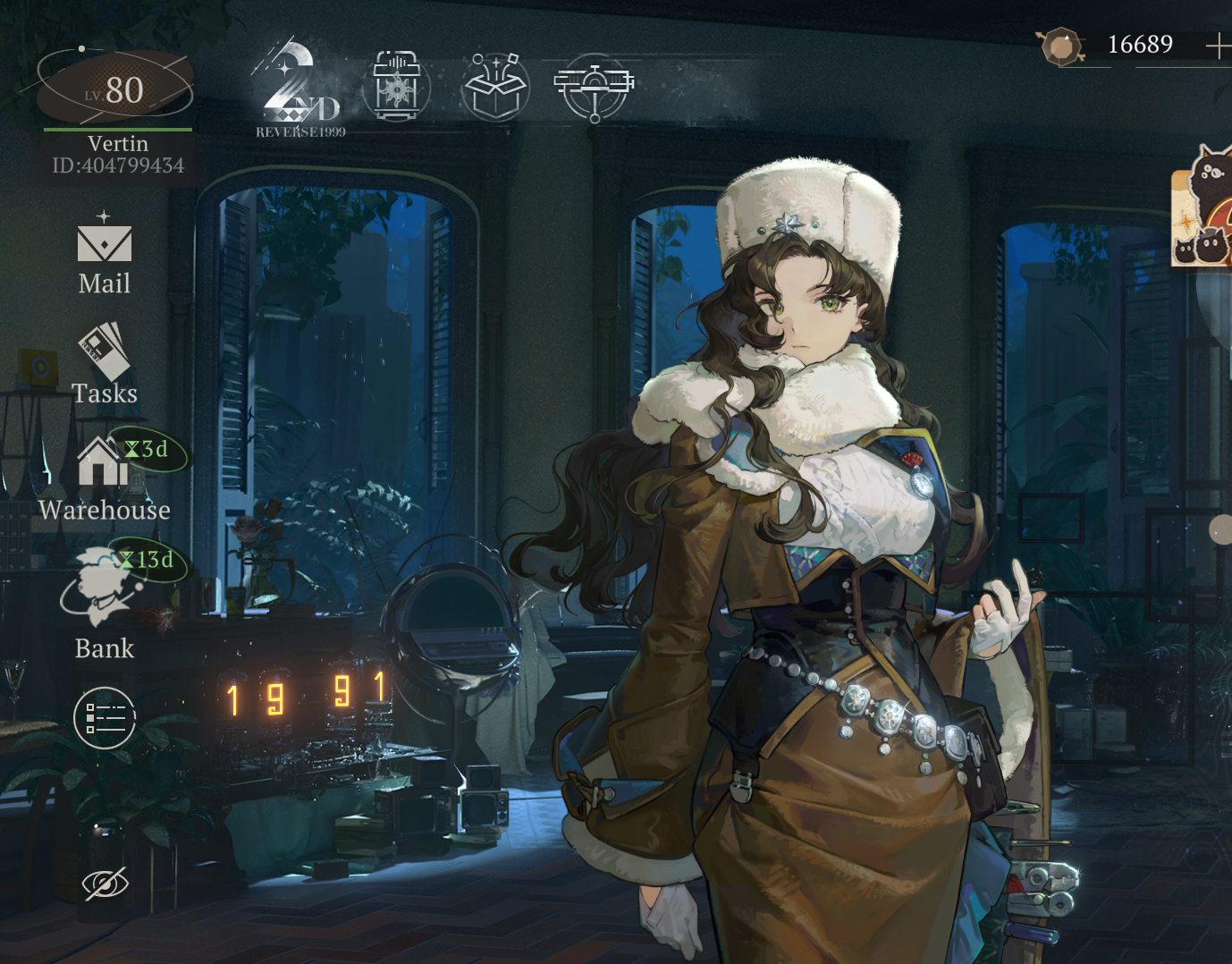Open the black cat event banner

(1203, 207)
